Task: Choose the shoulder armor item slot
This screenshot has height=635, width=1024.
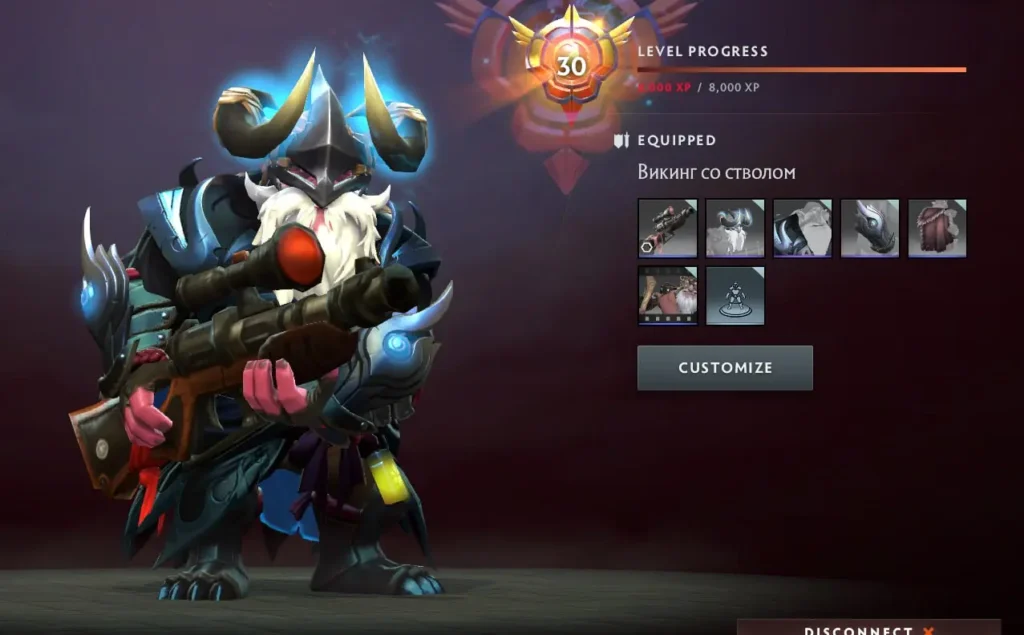Action: click(802, 229)
